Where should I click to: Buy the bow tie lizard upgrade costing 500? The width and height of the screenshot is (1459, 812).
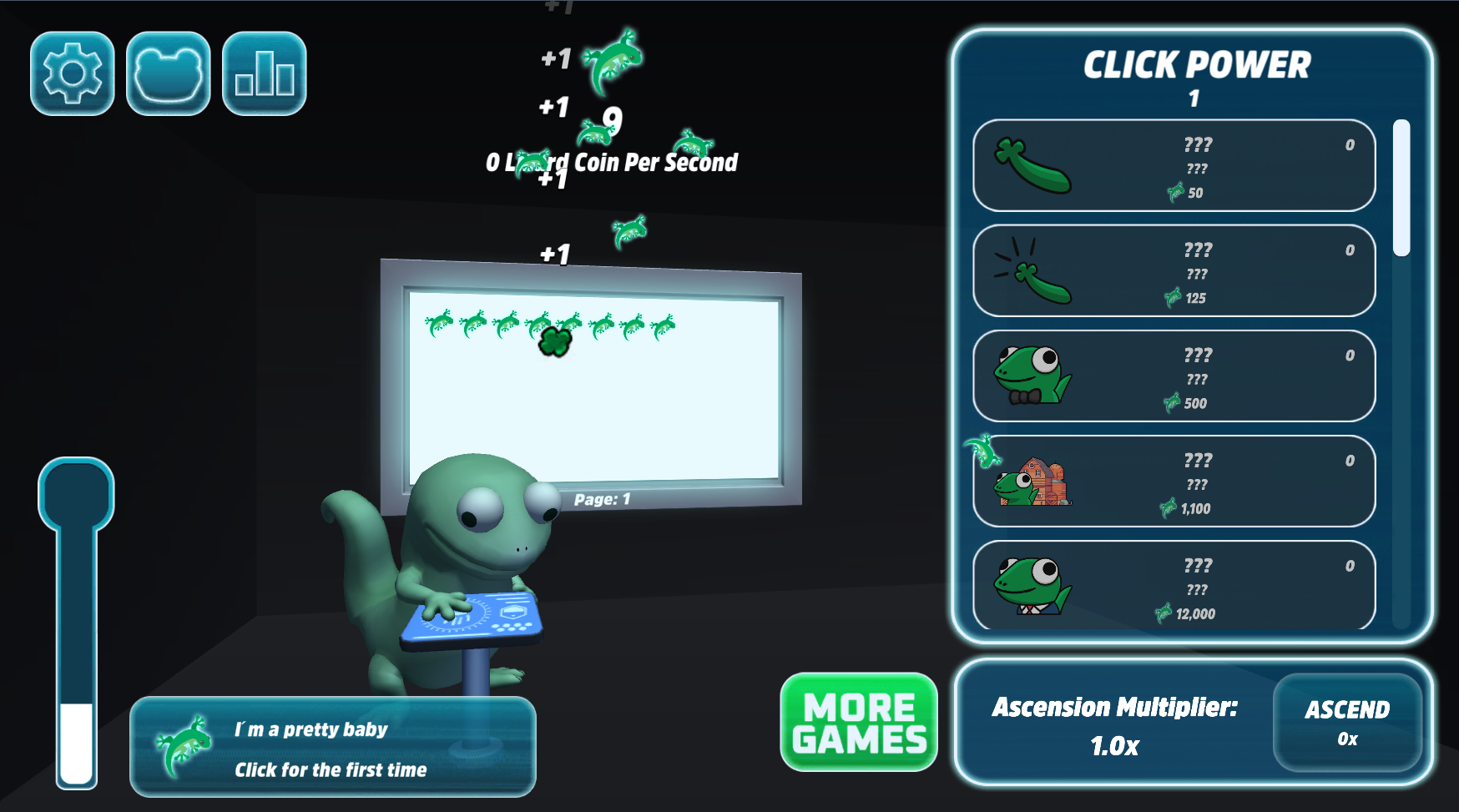coord(1174,376)
